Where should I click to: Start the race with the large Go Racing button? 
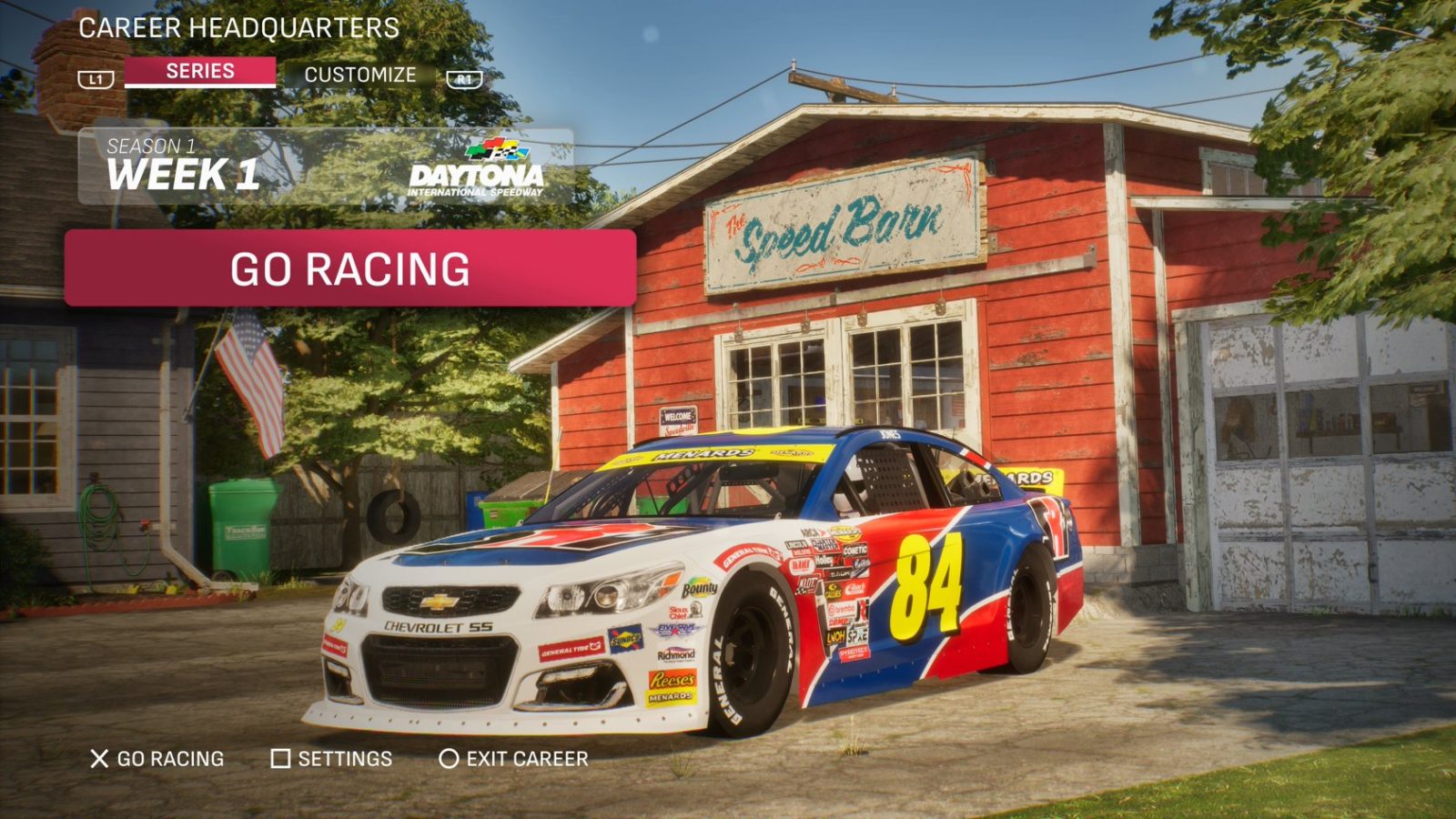pos(350,268)
